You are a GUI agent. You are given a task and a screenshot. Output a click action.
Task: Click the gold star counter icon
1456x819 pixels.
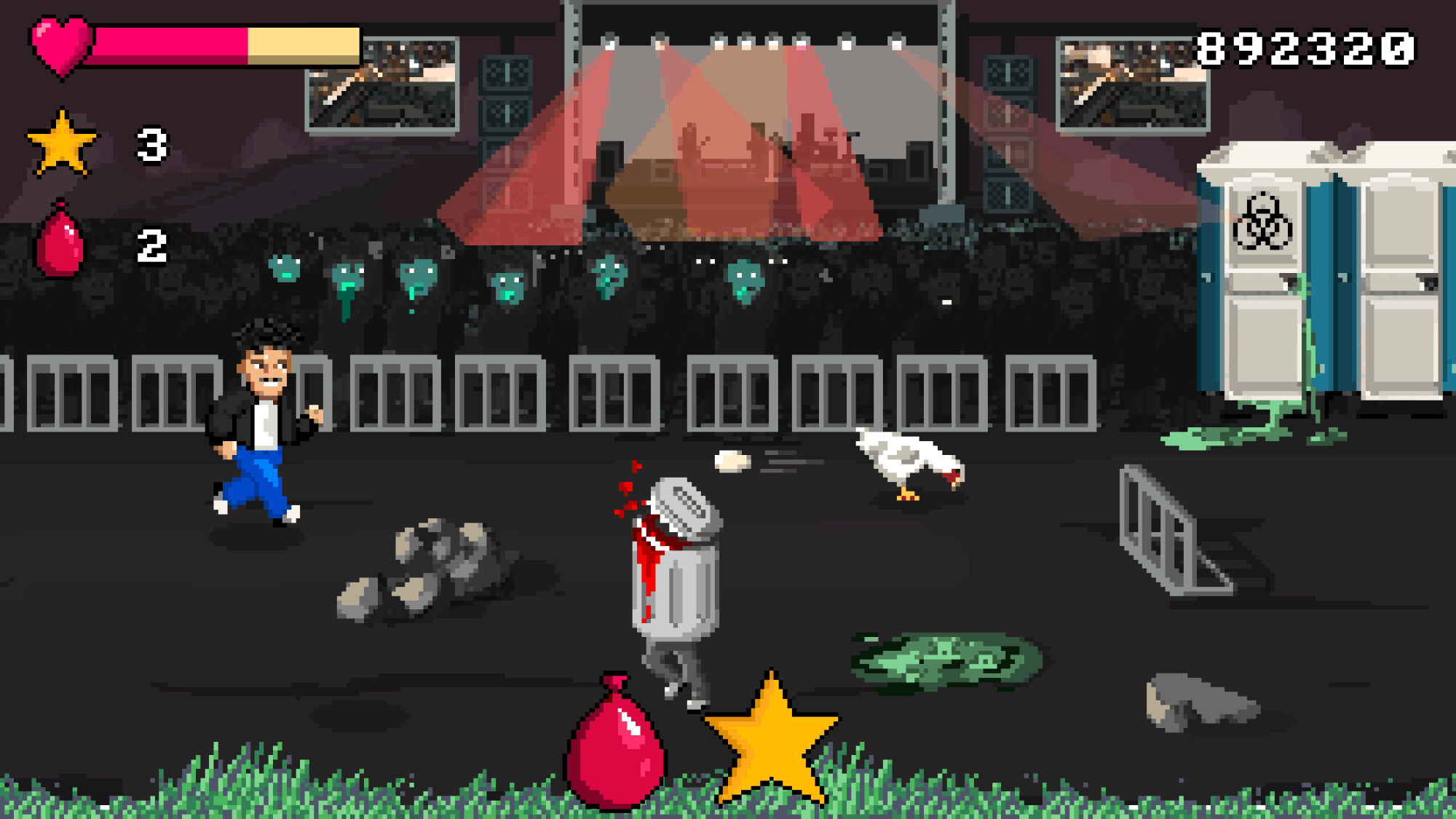(62, 144)
